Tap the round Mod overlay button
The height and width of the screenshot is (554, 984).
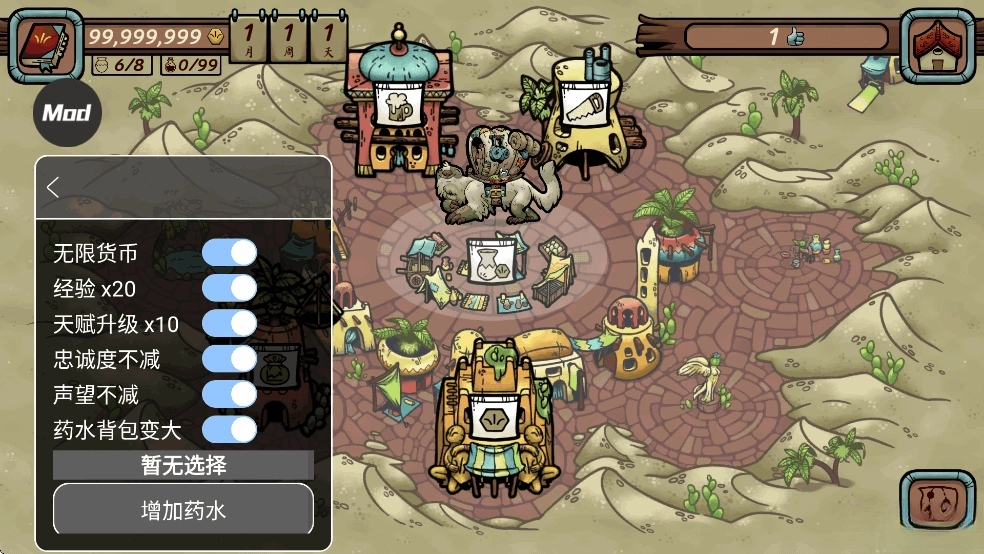pyautogui.click(x=67, y=112)
